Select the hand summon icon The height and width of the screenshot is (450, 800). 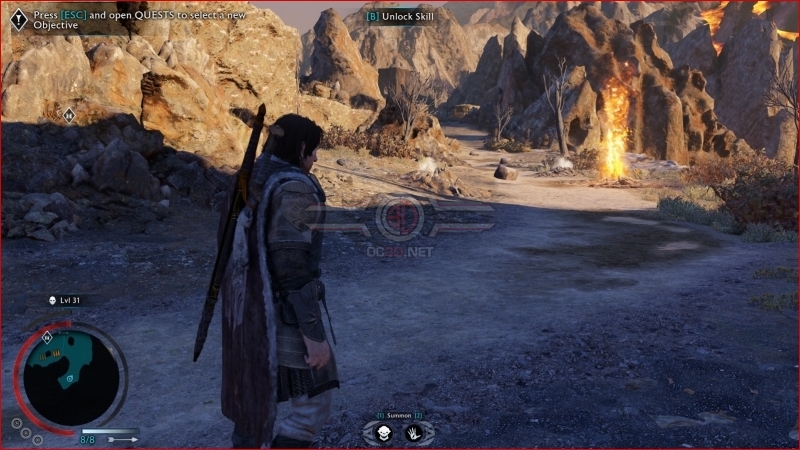pyautogui.click(x=413, y=433)
